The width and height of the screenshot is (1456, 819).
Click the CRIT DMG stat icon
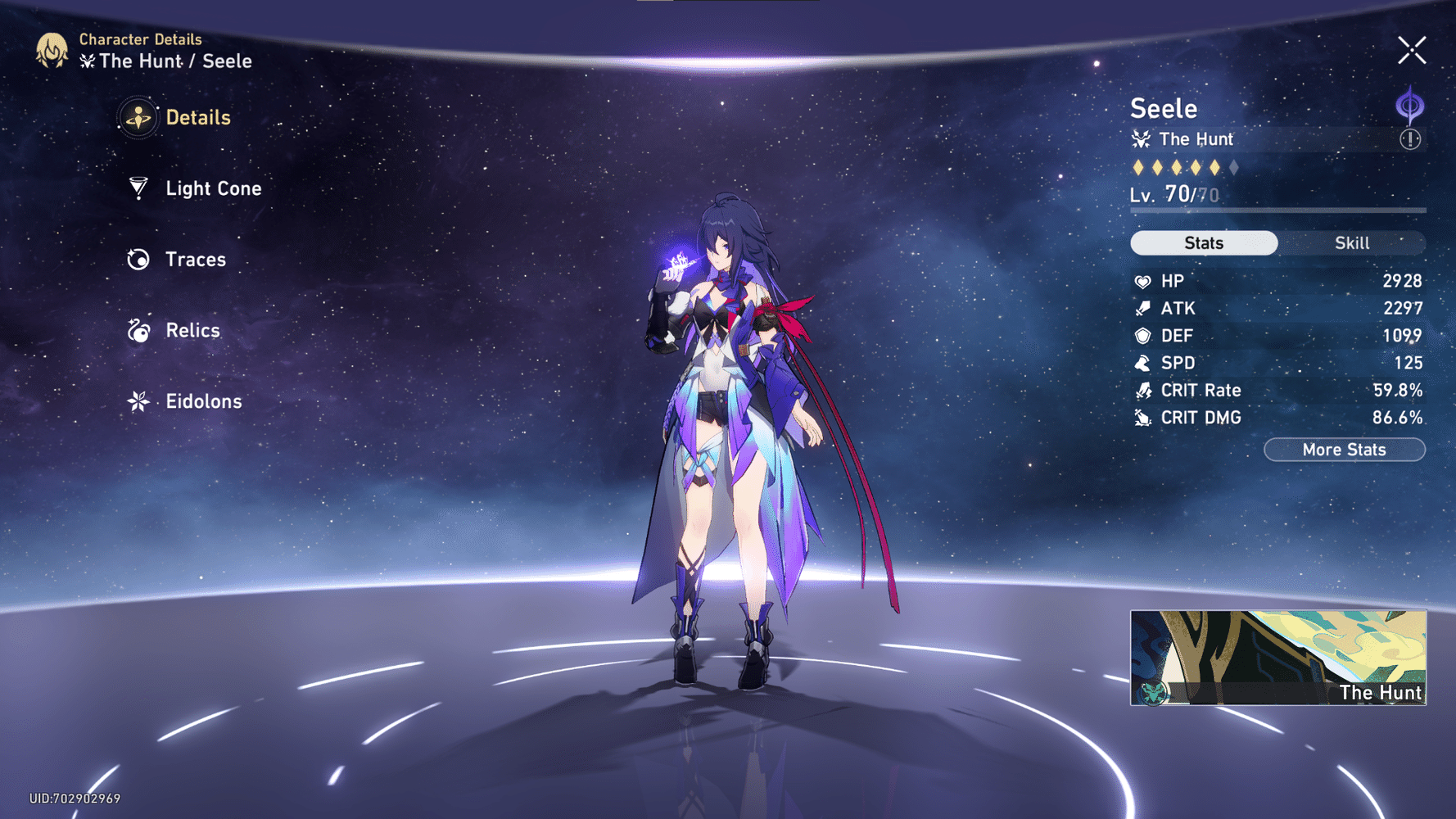[1142, 418]
